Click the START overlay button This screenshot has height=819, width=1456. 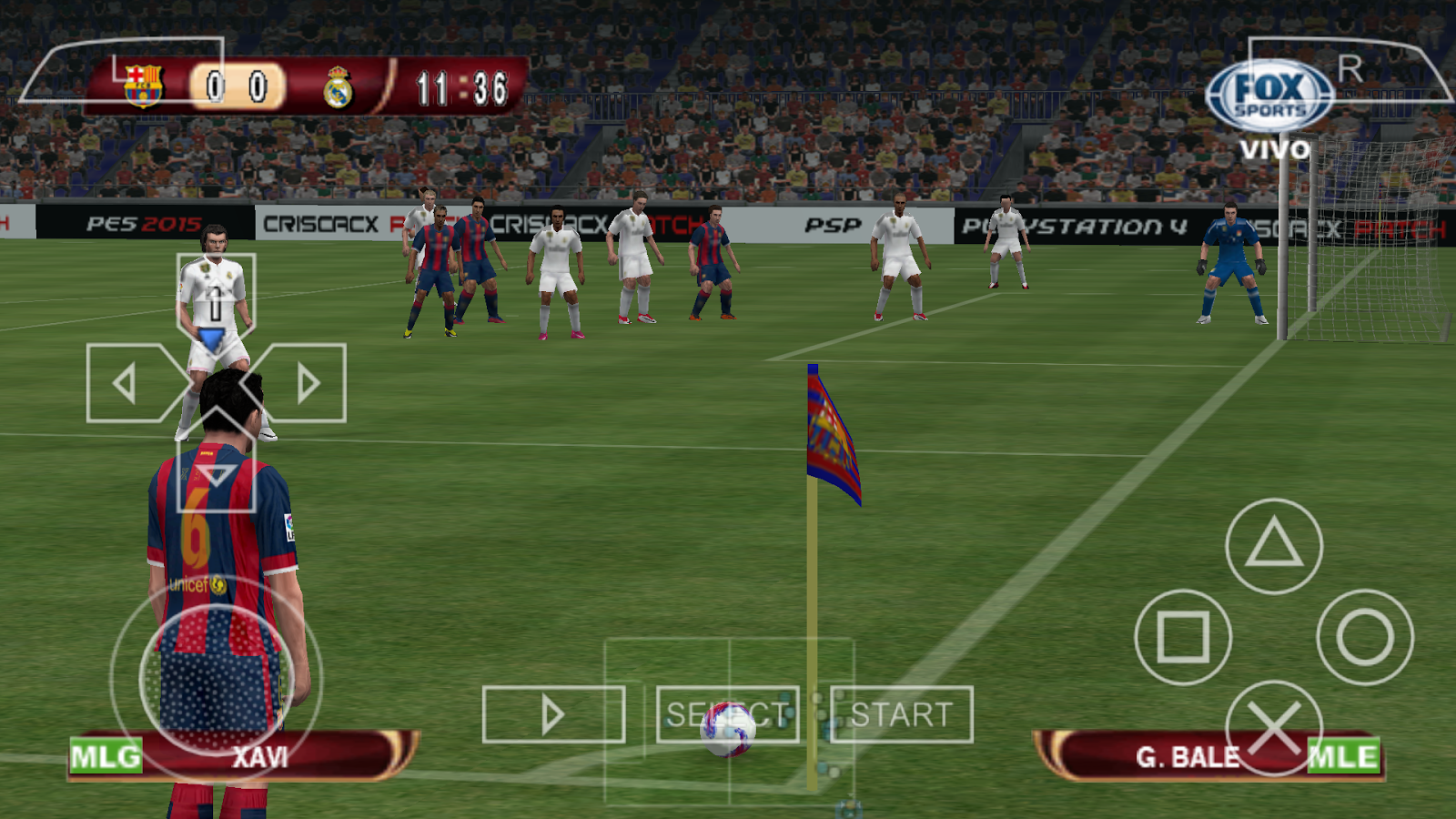(x=902, y=714)
